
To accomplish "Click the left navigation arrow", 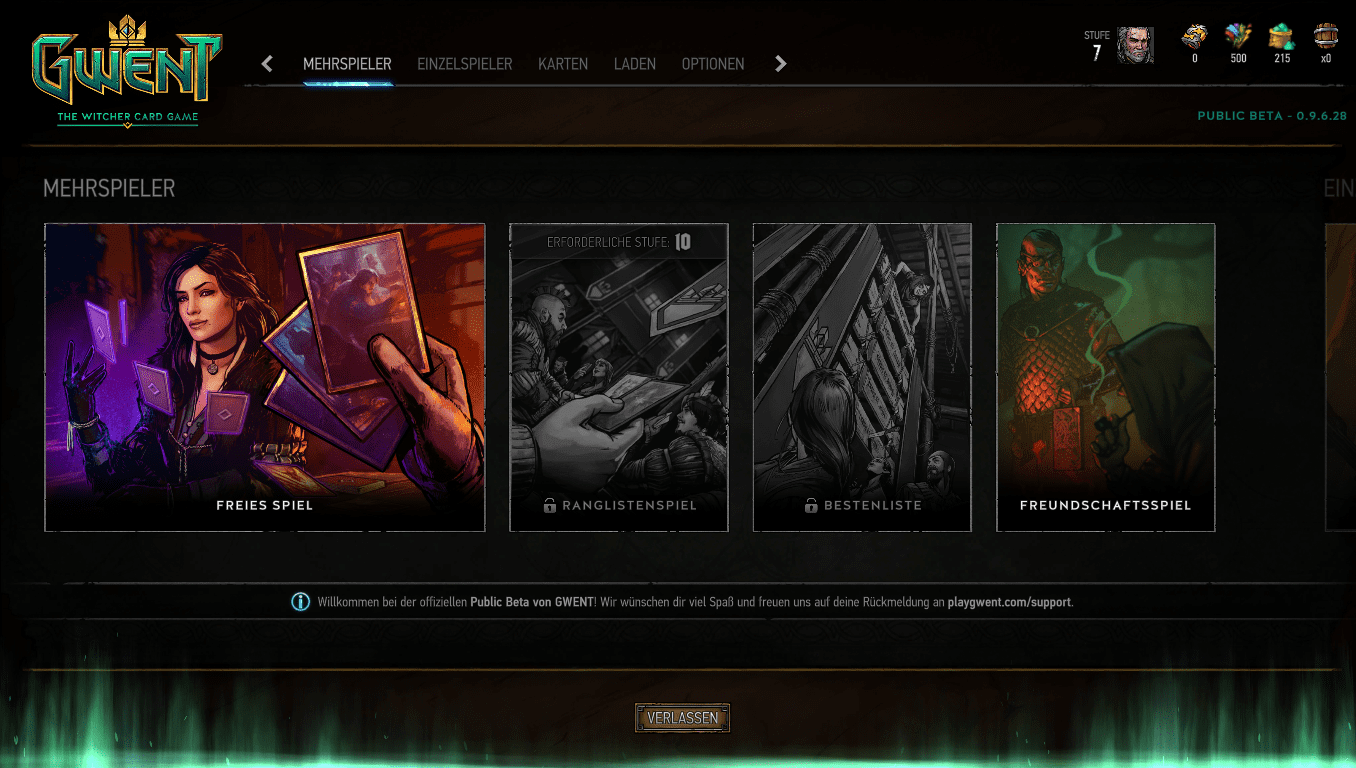I will point(267,64).
